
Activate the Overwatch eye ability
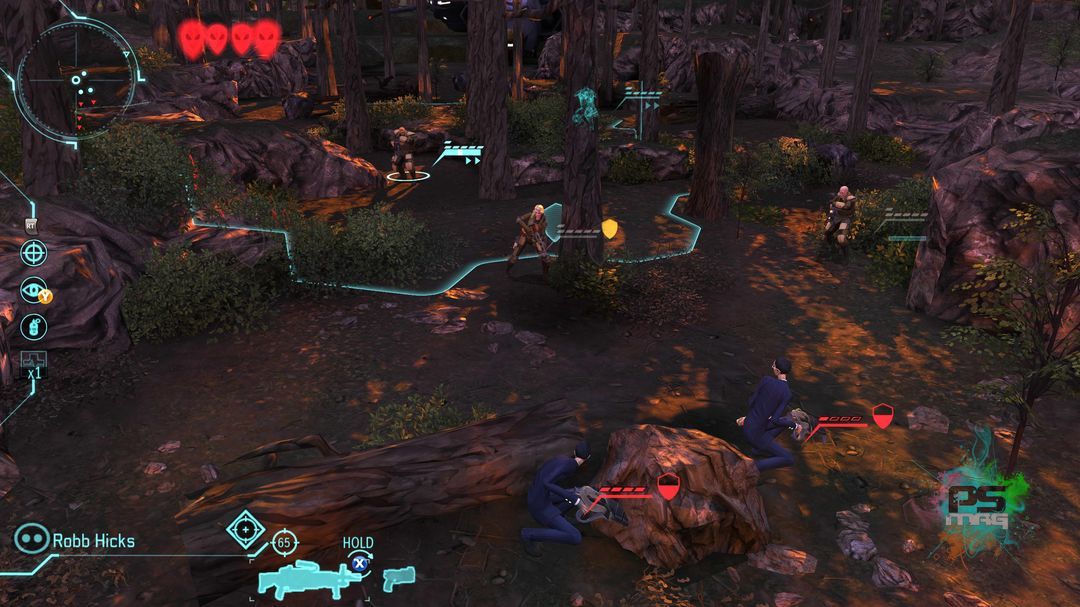[x=34, y=289]
